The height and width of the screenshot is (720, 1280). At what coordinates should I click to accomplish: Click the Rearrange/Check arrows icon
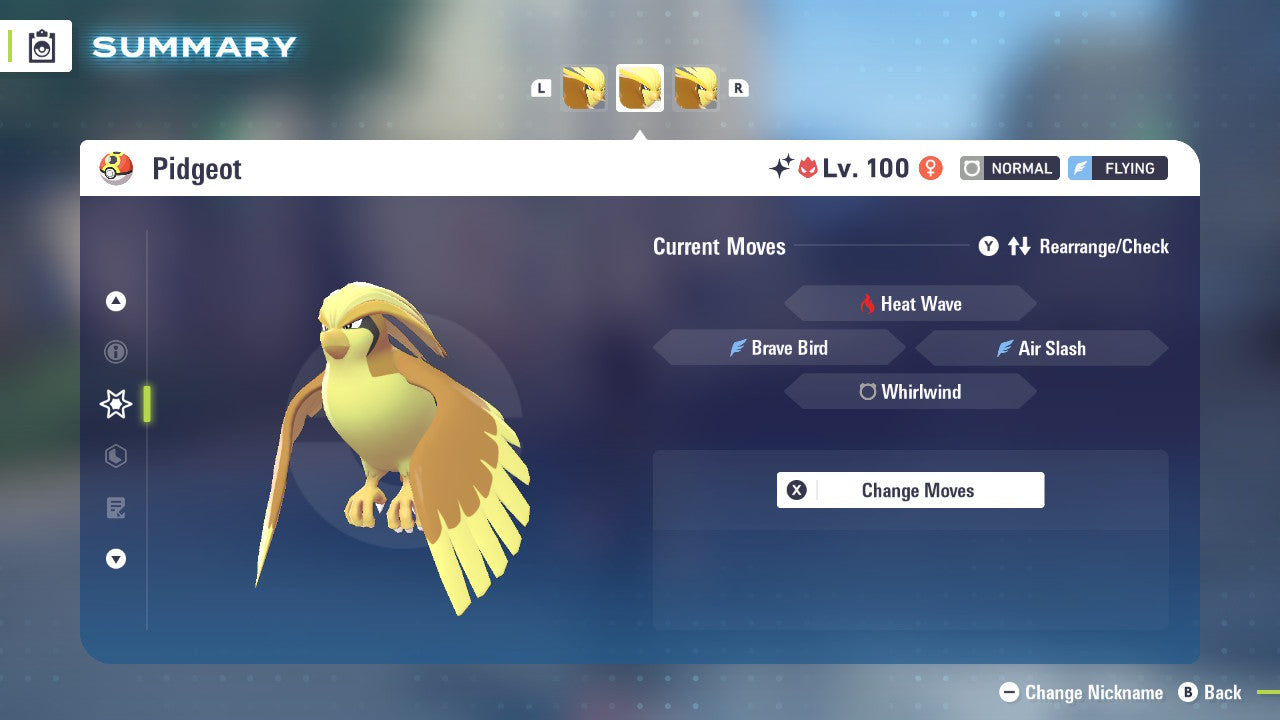(1019, 246)
